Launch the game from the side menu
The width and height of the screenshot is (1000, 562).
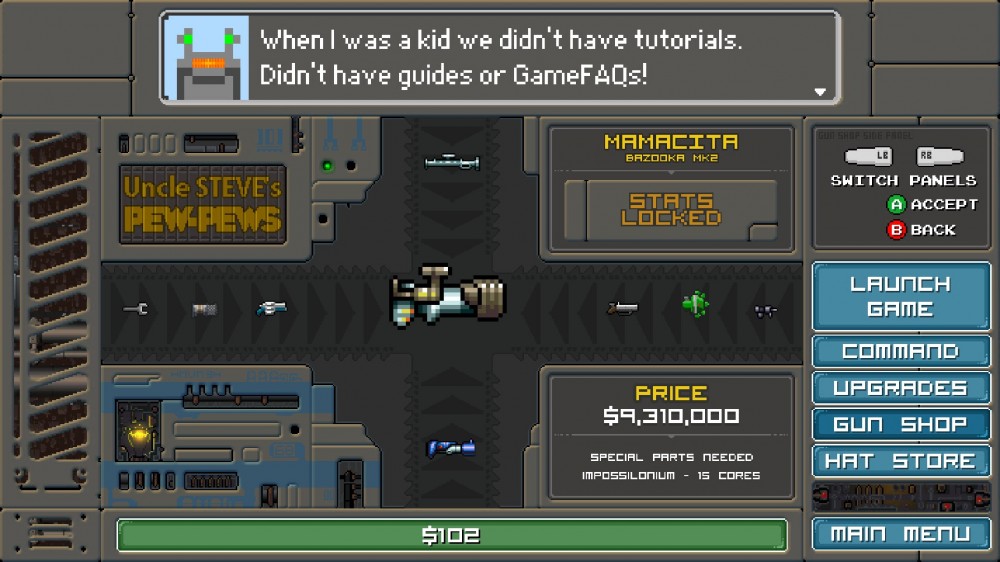coord(900,297)
